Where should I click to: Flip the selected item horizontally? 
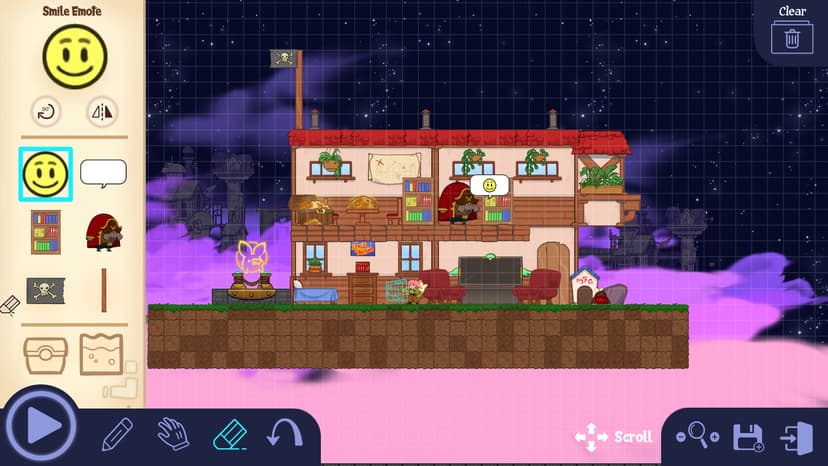101,112
